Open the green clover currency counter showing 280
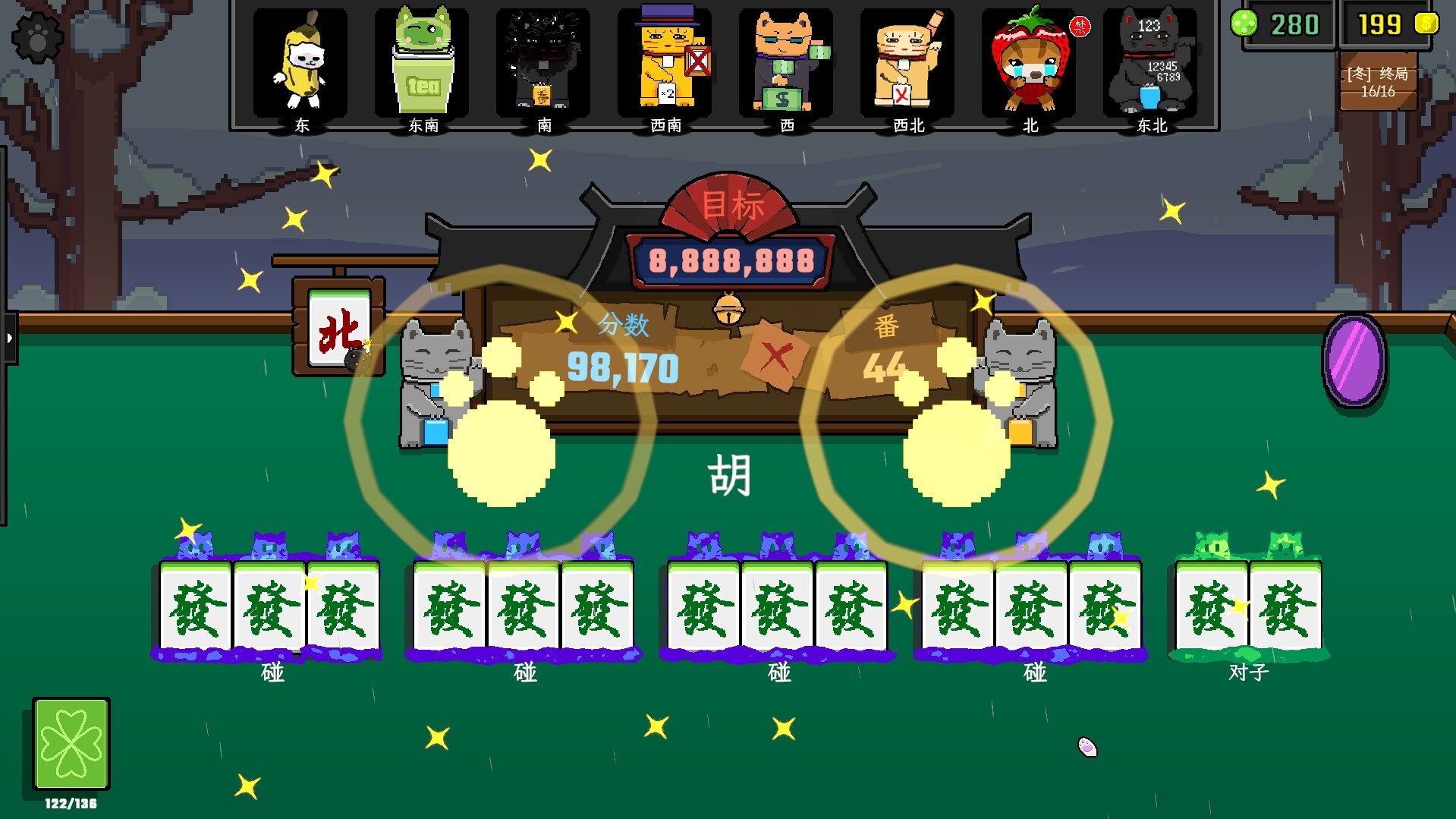The image size is (1456, 819). click(x=1288, y=23)
